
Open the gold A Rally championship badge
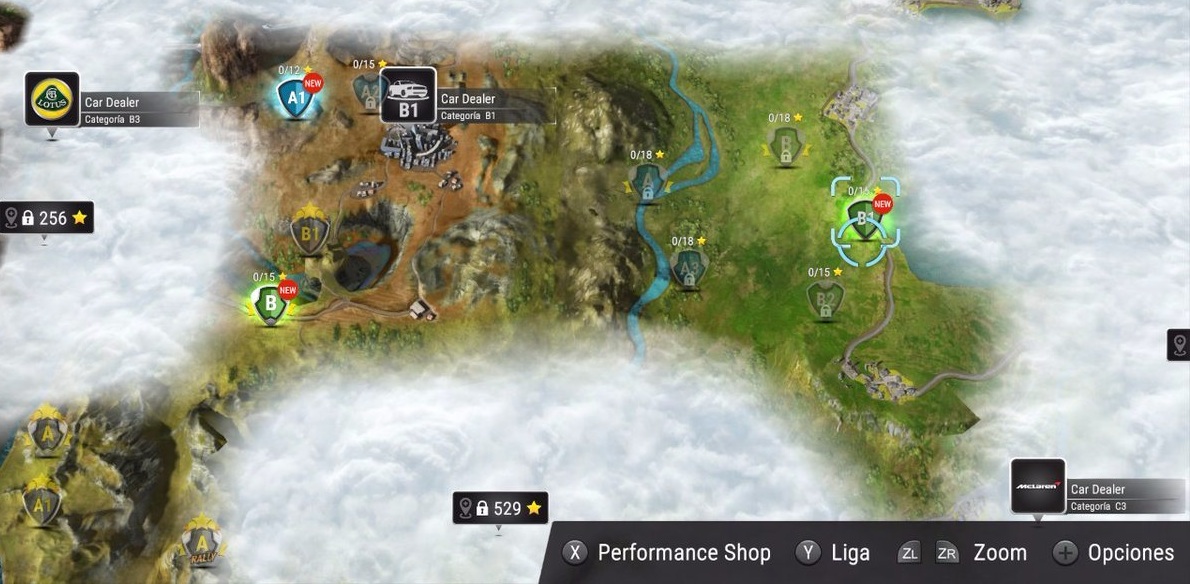click(x=202, y=544)
